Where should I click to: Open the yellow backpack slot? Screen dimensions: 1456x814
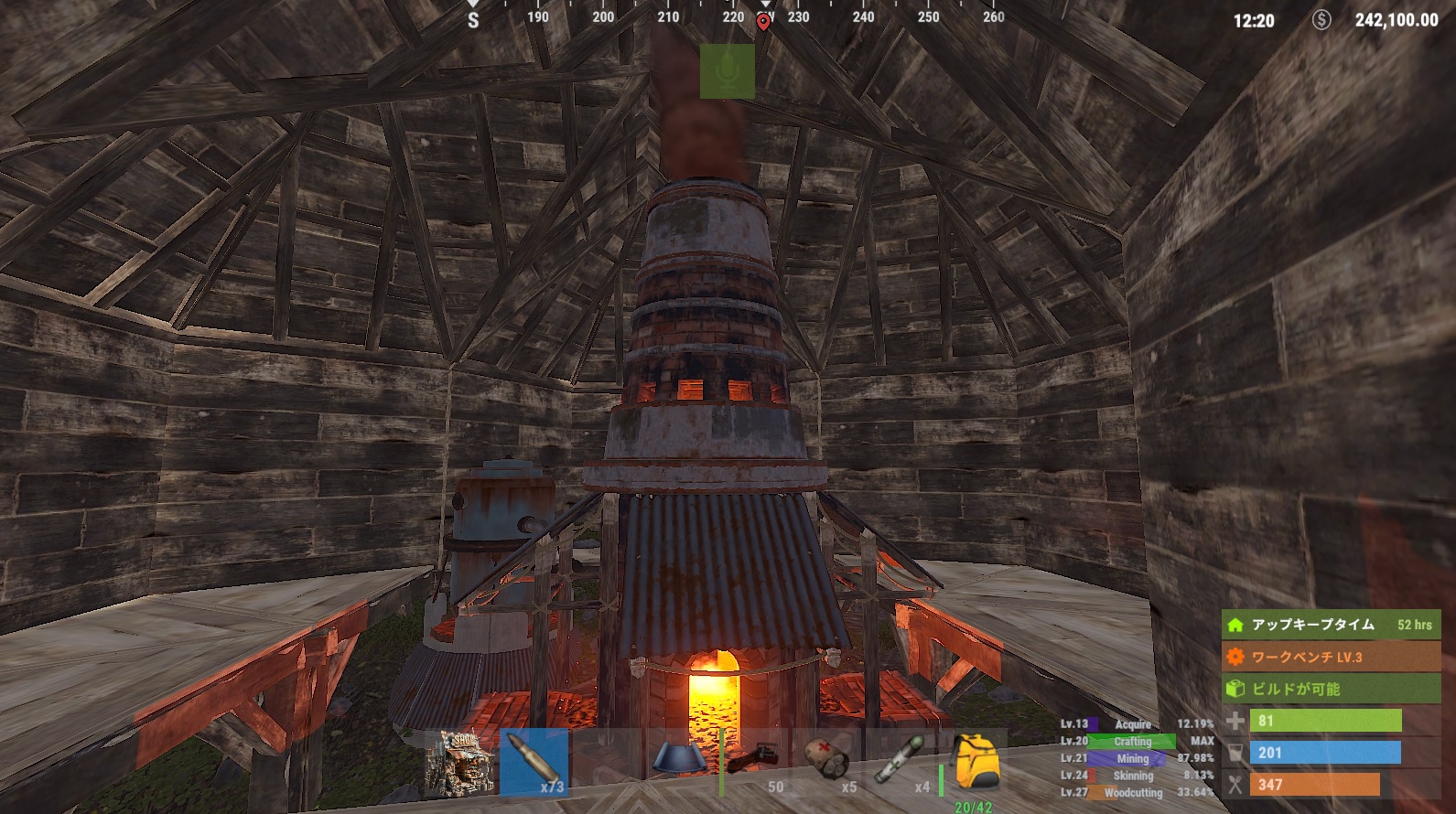(973, 761)
